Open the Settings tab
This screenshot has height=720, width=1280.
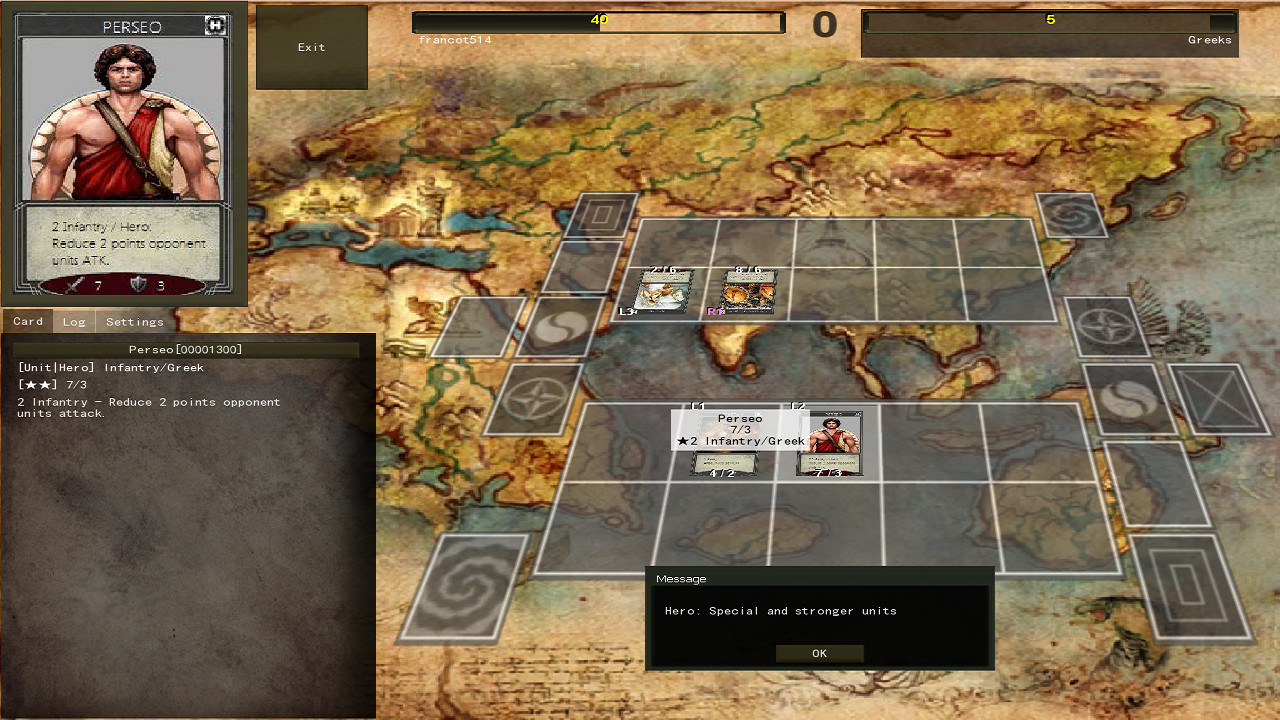(x=134, y=321)
